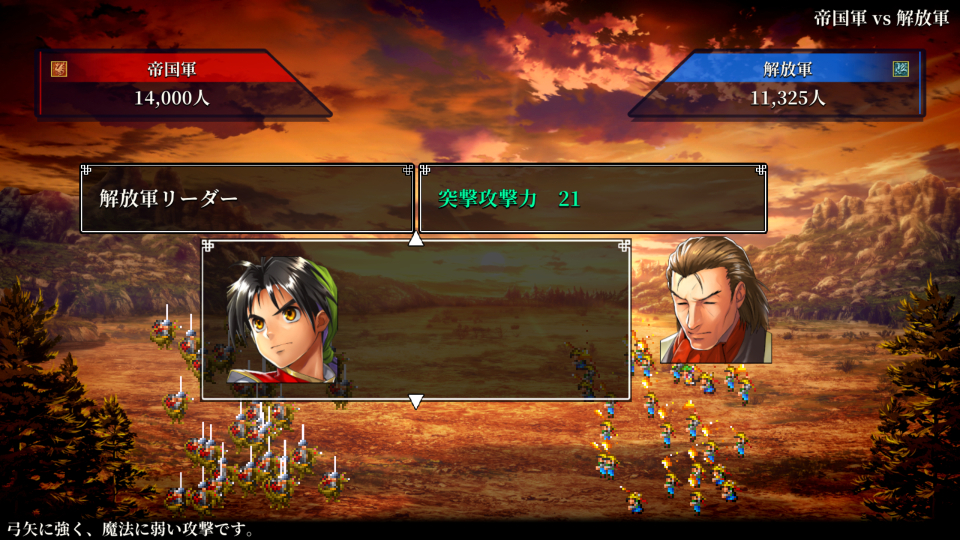Select the Liberation Army leader portrait
The image size is (960, 540).
coord(281,320)
